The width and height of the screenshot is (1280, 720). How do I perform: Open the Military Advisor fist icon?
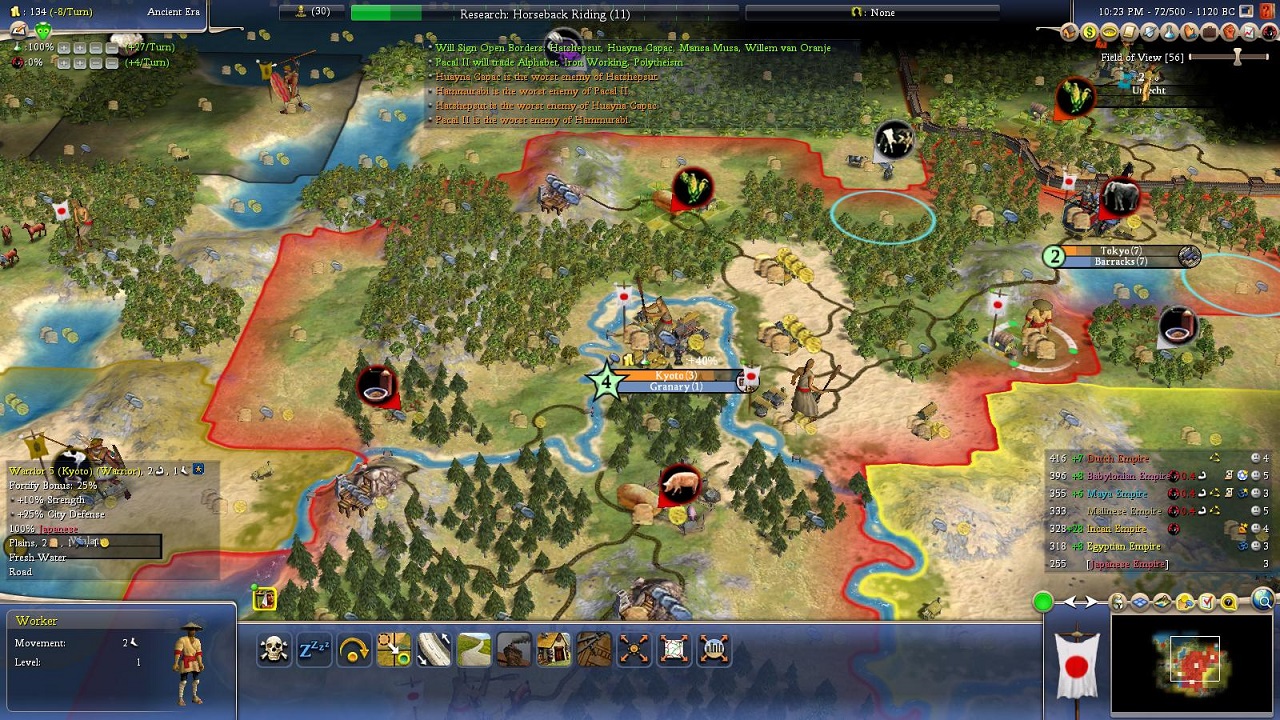[1229, 33]
